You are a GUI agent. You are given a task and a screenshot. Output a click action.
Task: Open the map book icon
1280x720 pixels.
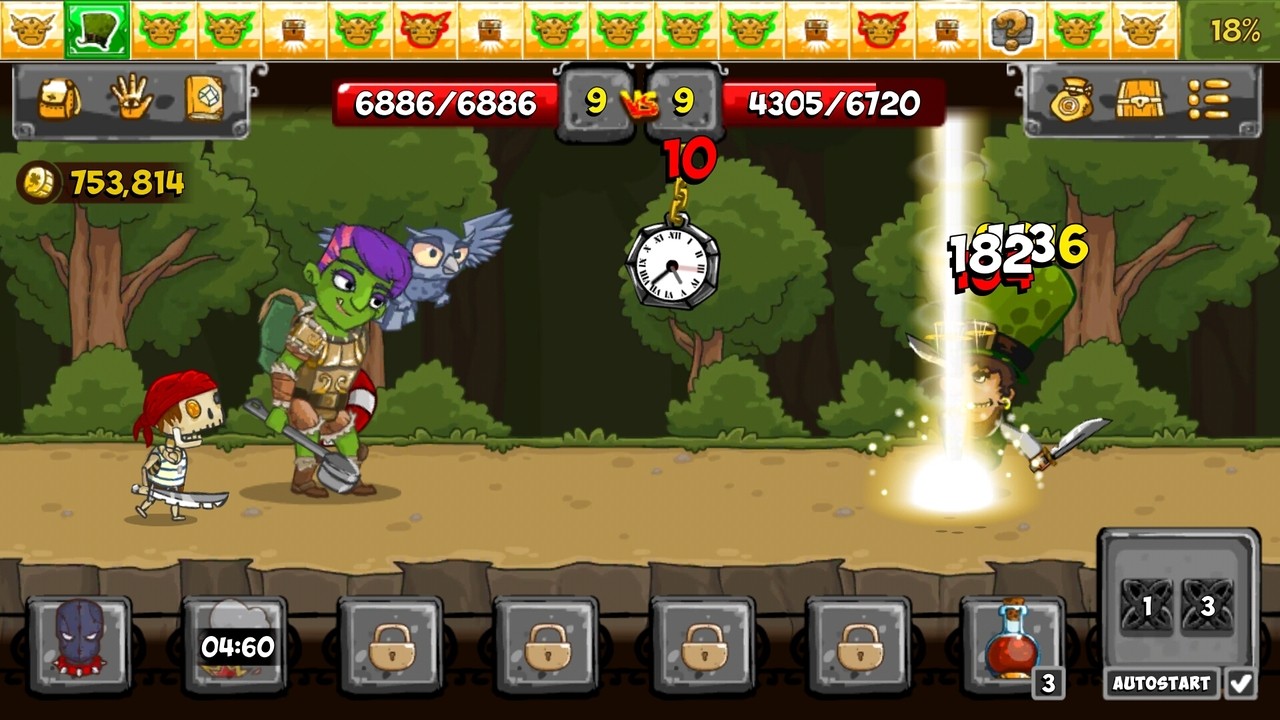click(x=208, y=97)
